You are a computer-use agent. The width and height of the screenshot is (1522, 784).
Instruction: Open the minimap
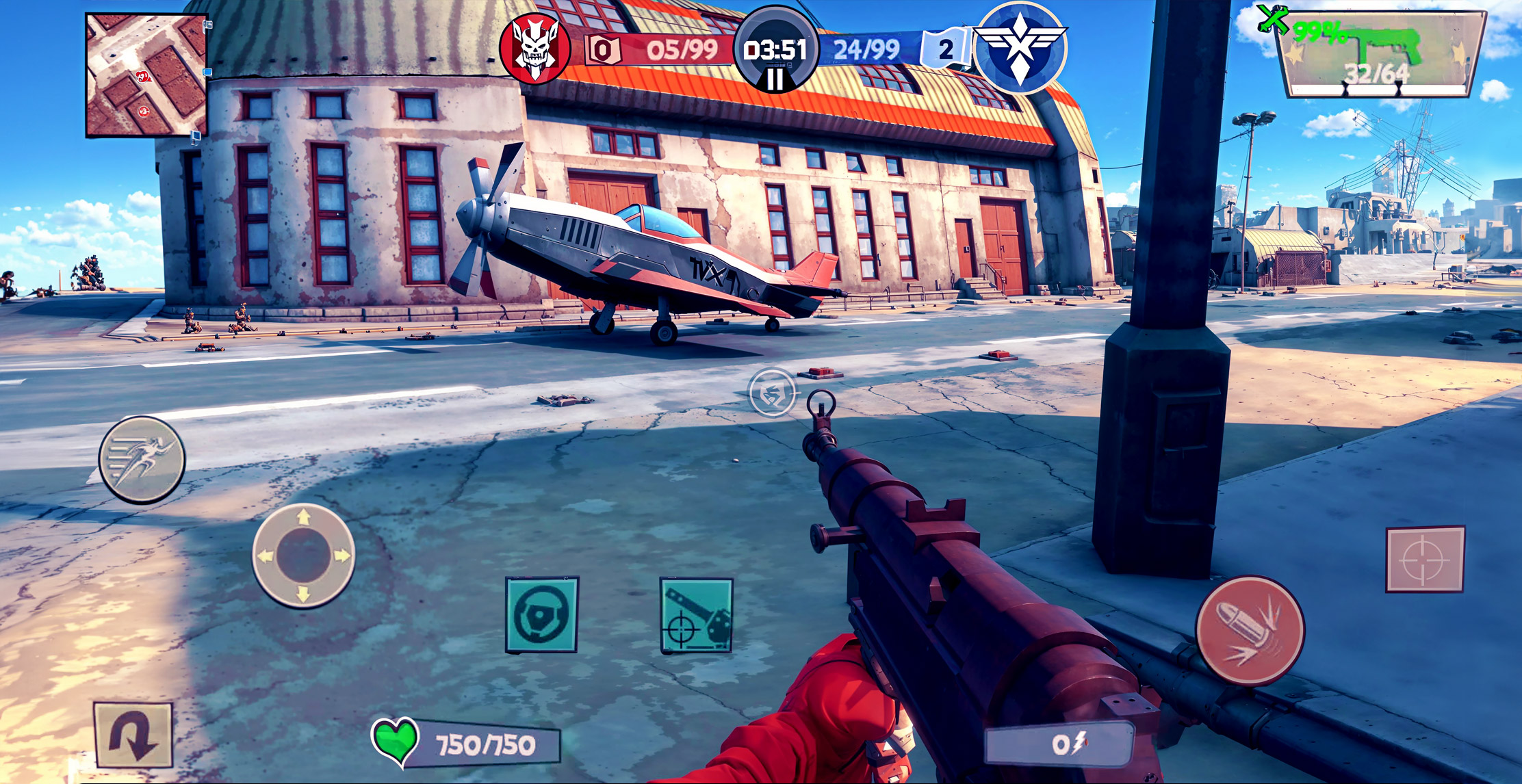pyautogui.click(x=146, y=75)
